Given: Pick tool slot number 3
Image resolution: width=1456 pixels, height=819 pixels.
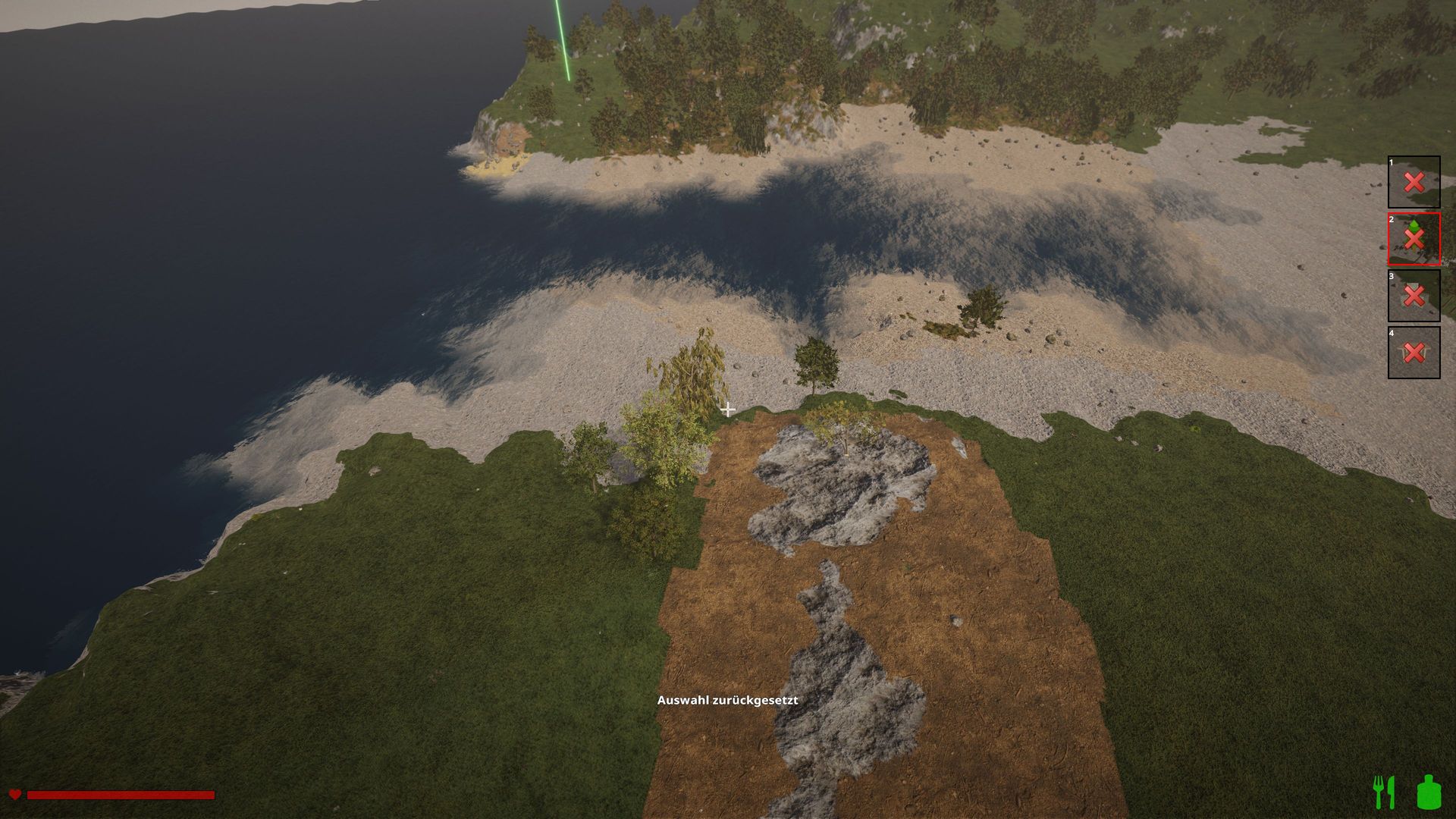Looking at the screenshot, I should pyautogui.click(x=1414, y=296).
